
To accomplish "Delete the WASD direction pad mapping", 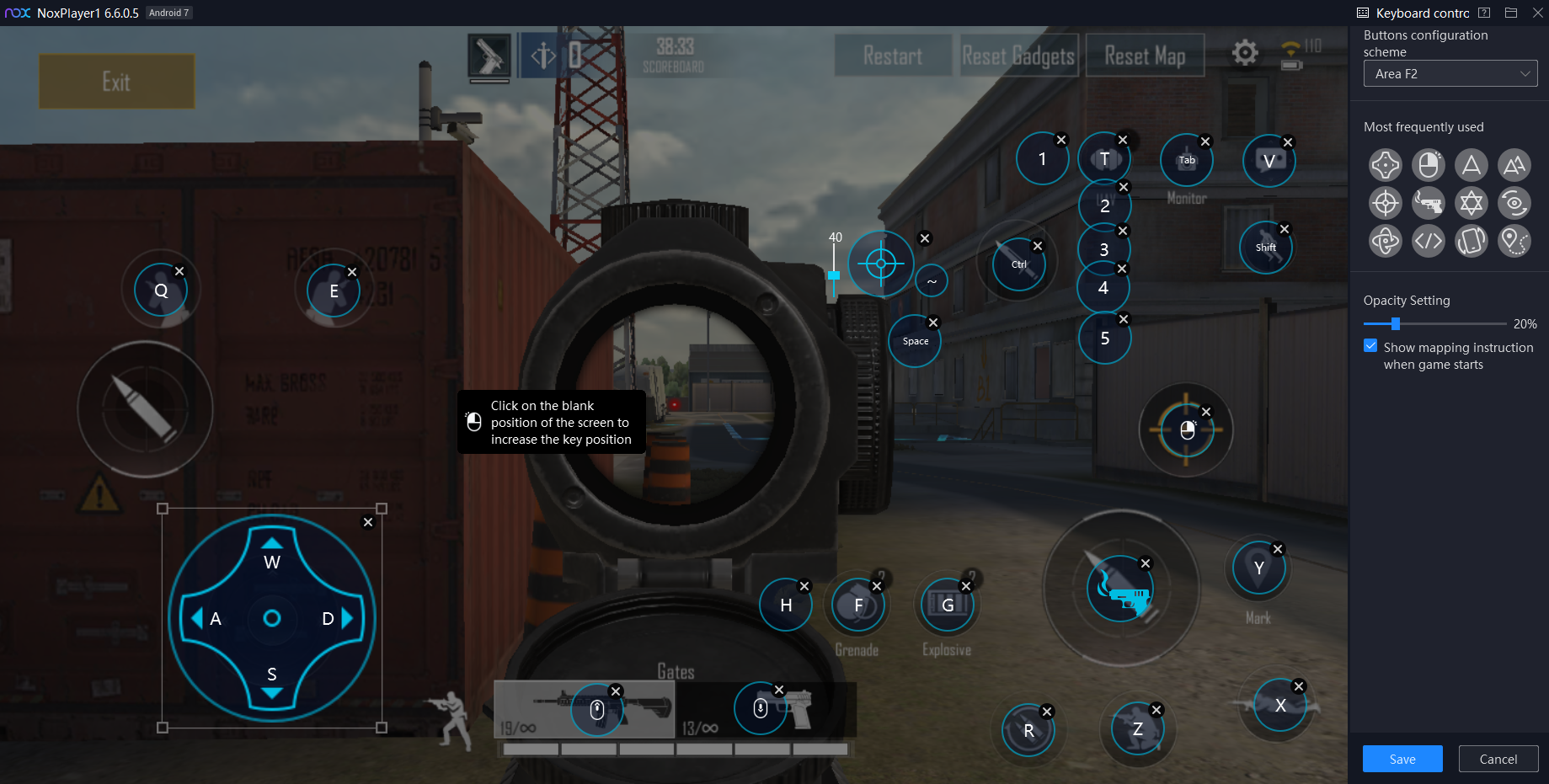I will 368,522.
